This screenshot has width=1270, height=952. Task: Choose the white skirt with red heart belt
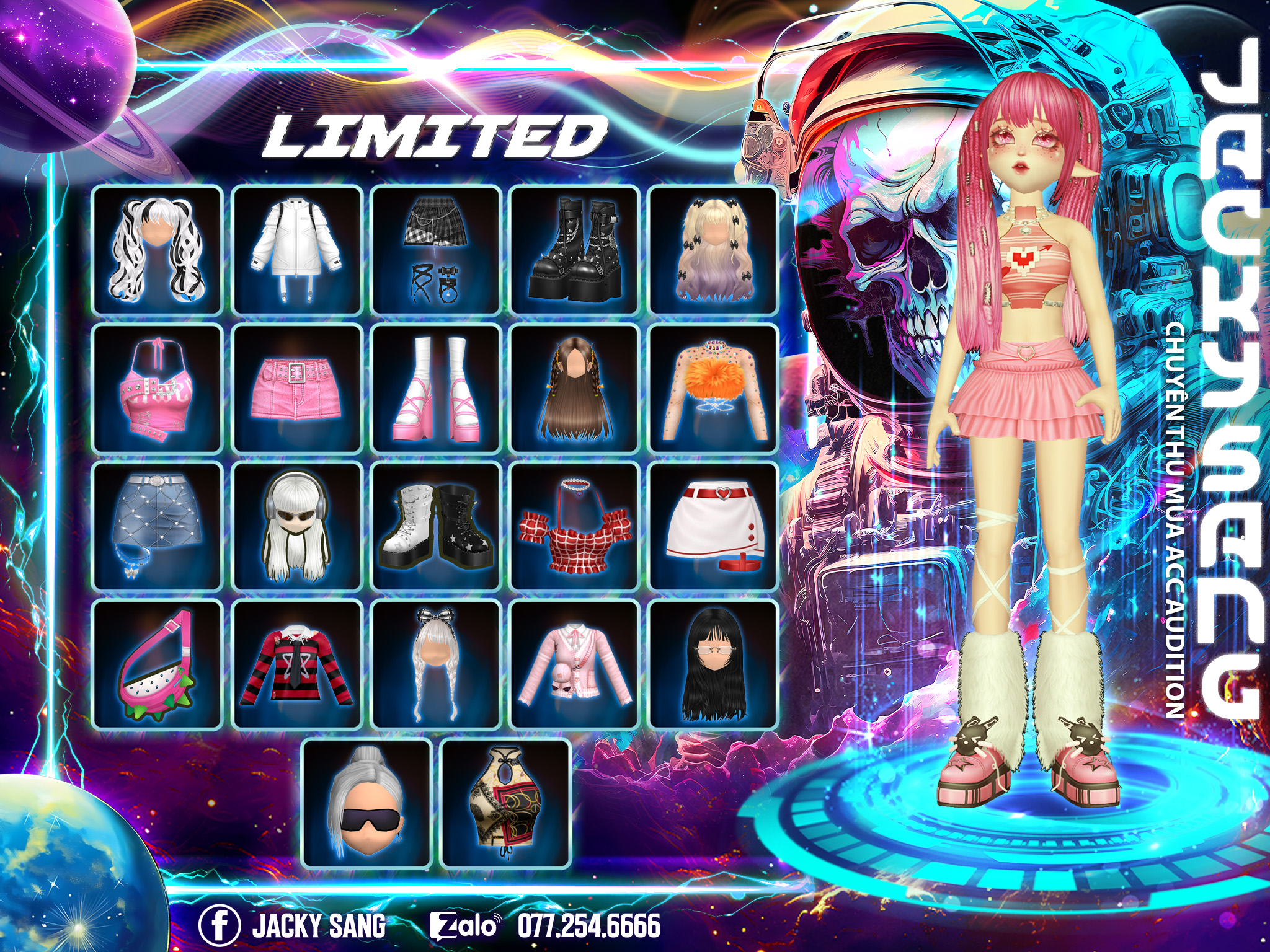point(713,526)
